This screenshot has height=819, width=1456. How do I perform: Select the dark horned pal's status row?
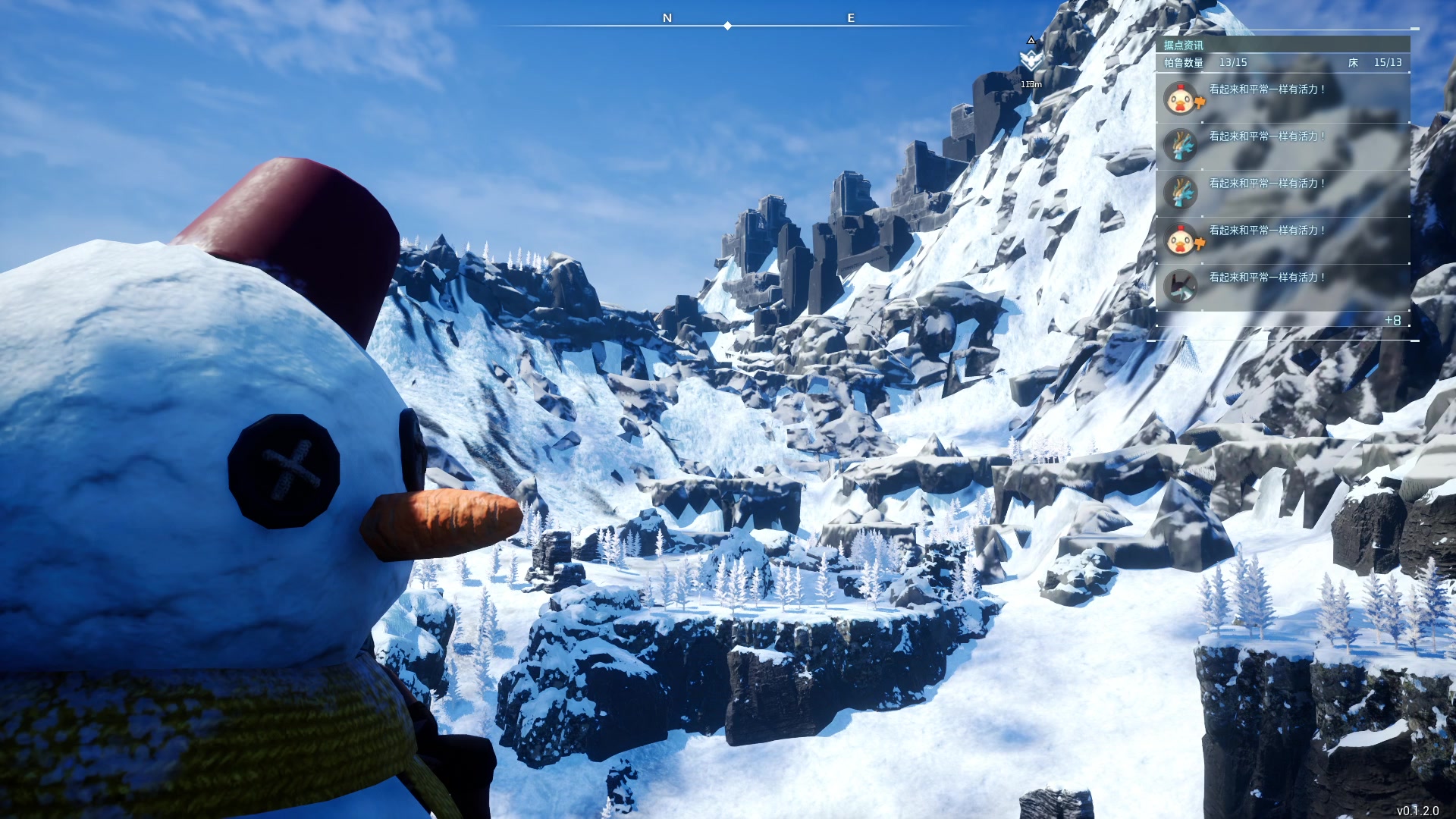point(1282,287)
